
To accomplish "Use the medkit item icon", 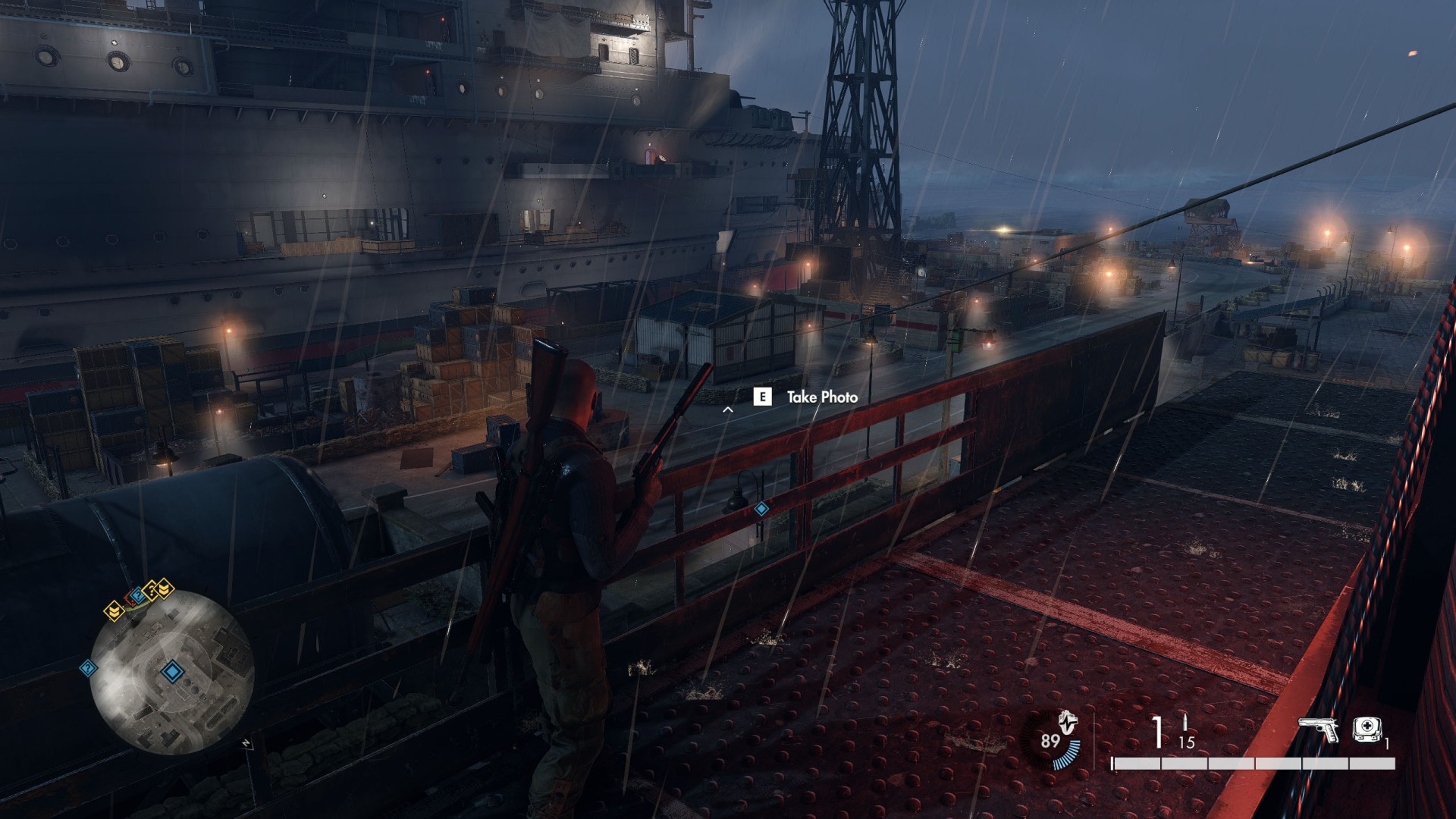I will click(1367, 730).
